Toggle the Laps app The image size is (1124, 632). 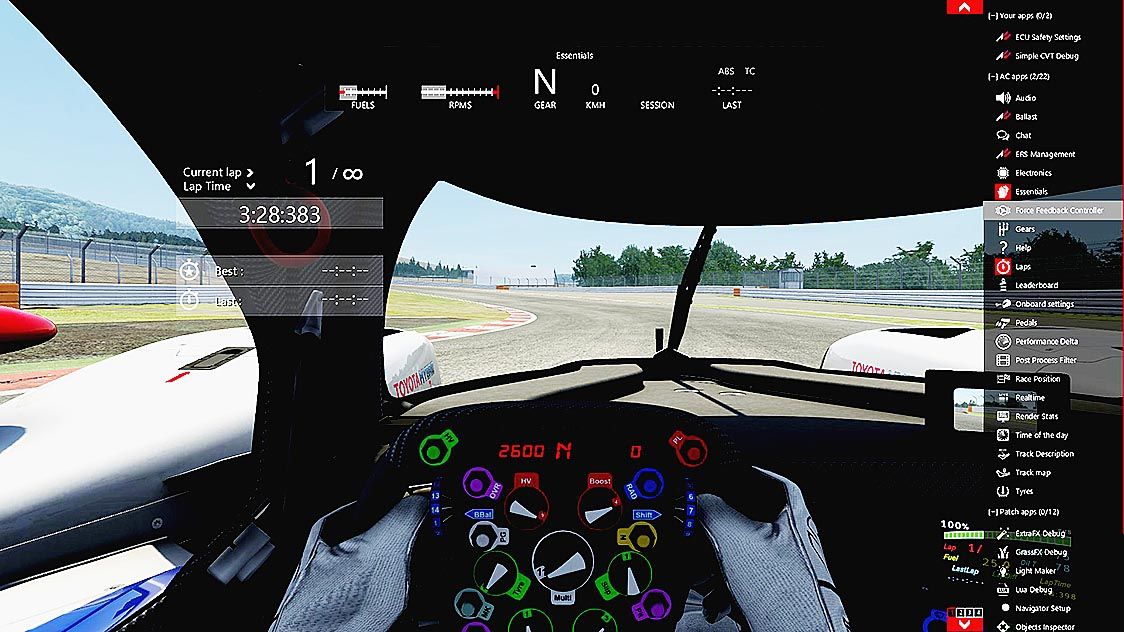click(x=1023, y=267)
